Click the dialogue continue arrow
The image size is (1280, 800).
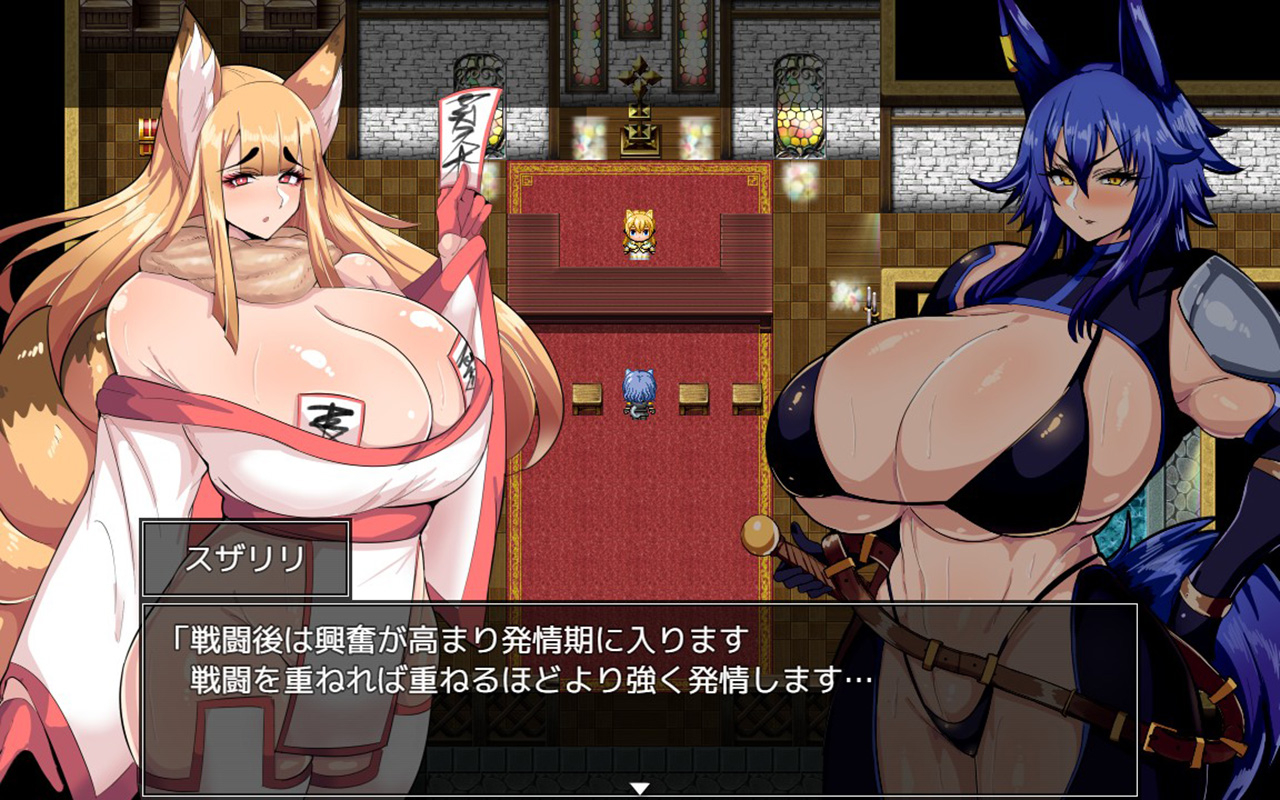(640, 788)
